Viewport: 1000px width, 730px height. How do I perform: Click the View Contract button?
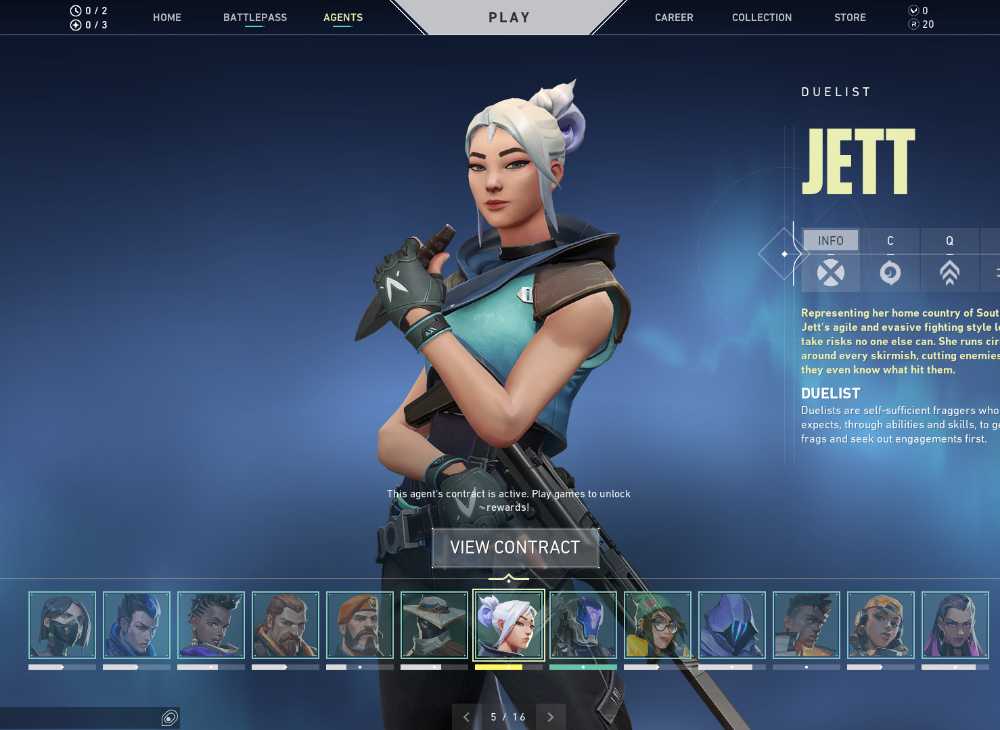pyautogui.click(x=515, y=548)
